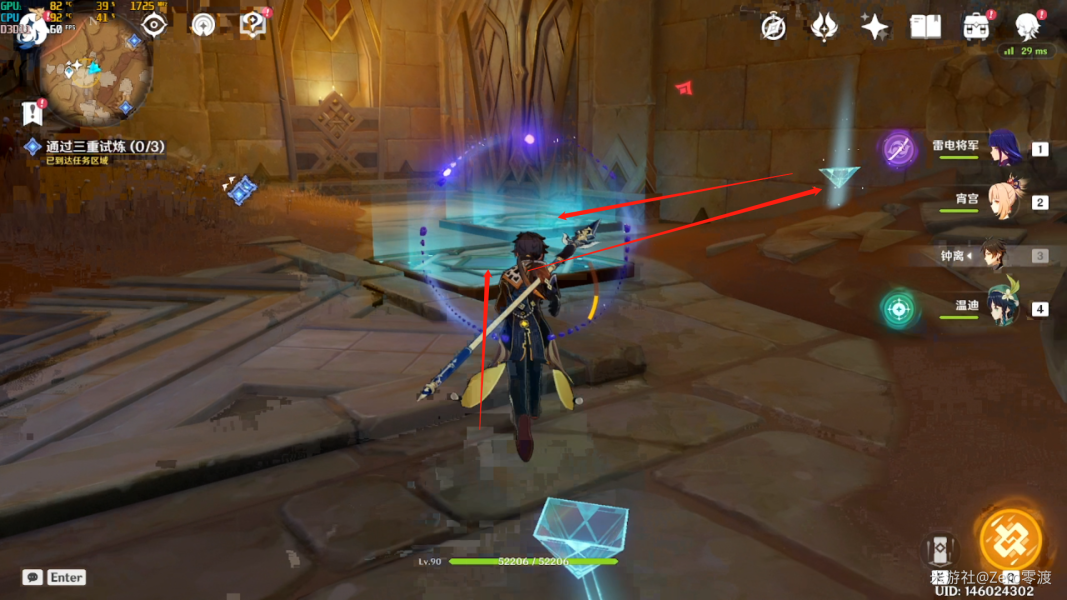The image size is (1067, 600).
Task: Open the compass events icon
Action: (773, 27)
